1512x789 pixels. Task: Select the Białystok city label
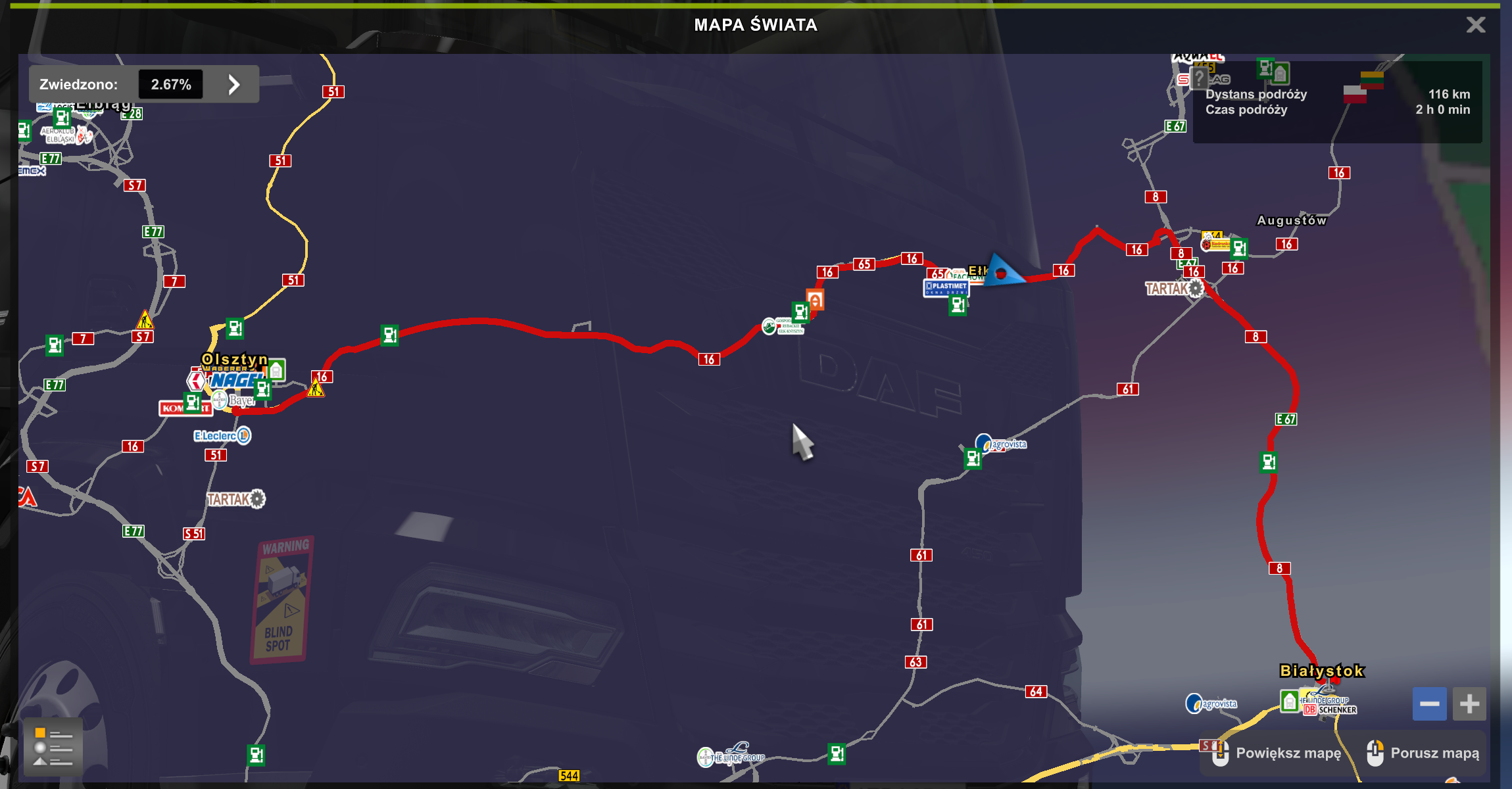(x=1322, y=671)
